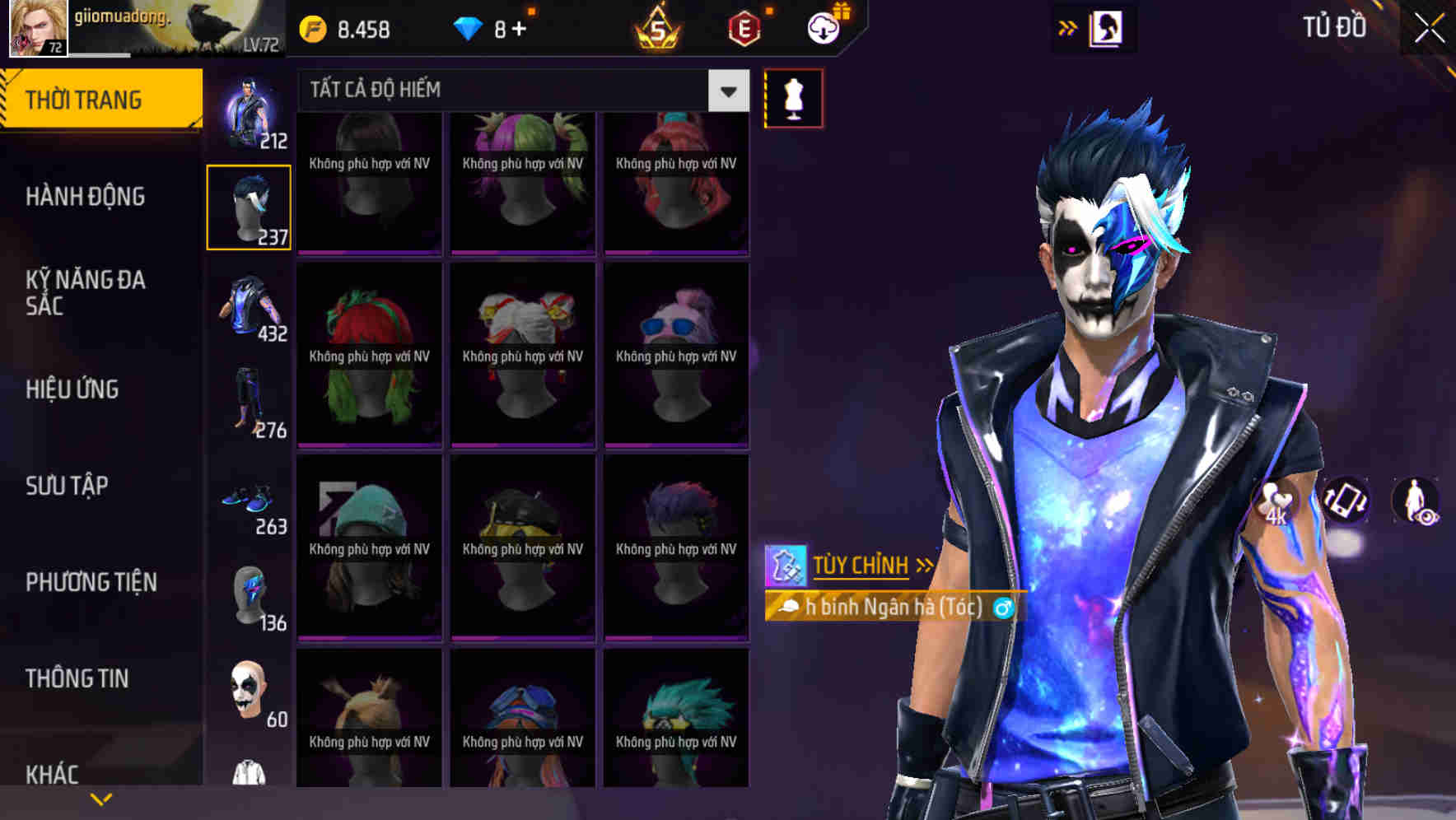This screenshot has width=1456, height=820.
Task: Click the rank 5 badge progress emblem
Action: [658, 27]
